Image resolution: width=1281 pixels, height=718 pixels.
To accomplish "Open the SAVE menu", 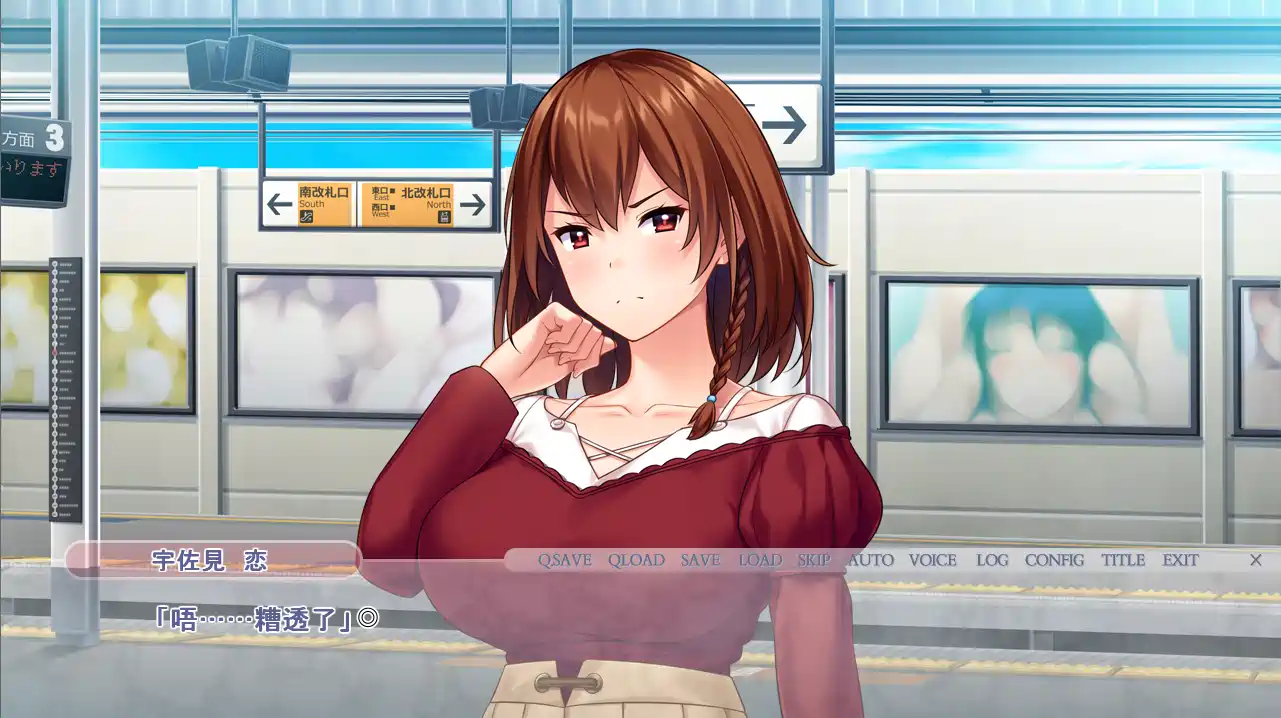I will pos(700,560).
